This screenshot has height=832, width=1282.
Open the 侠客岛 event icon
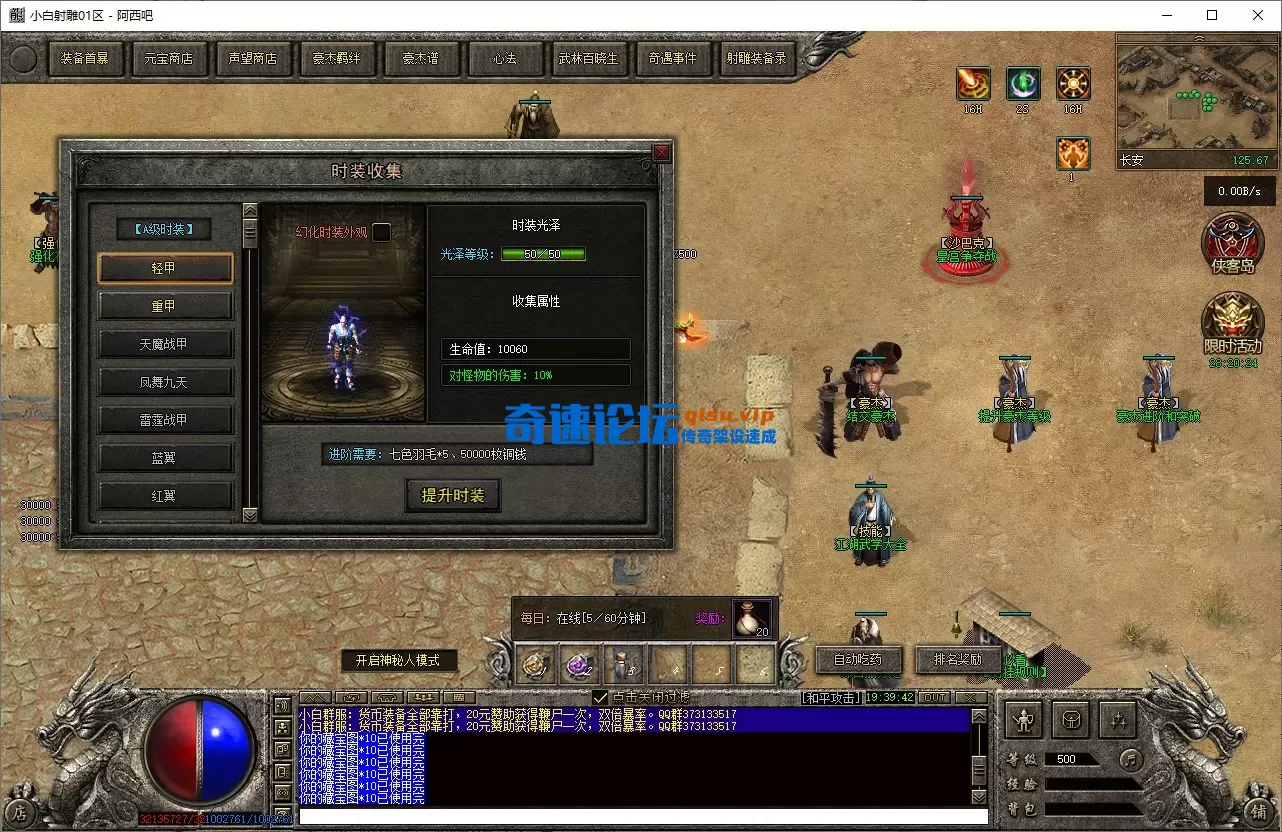point(1233,244)
